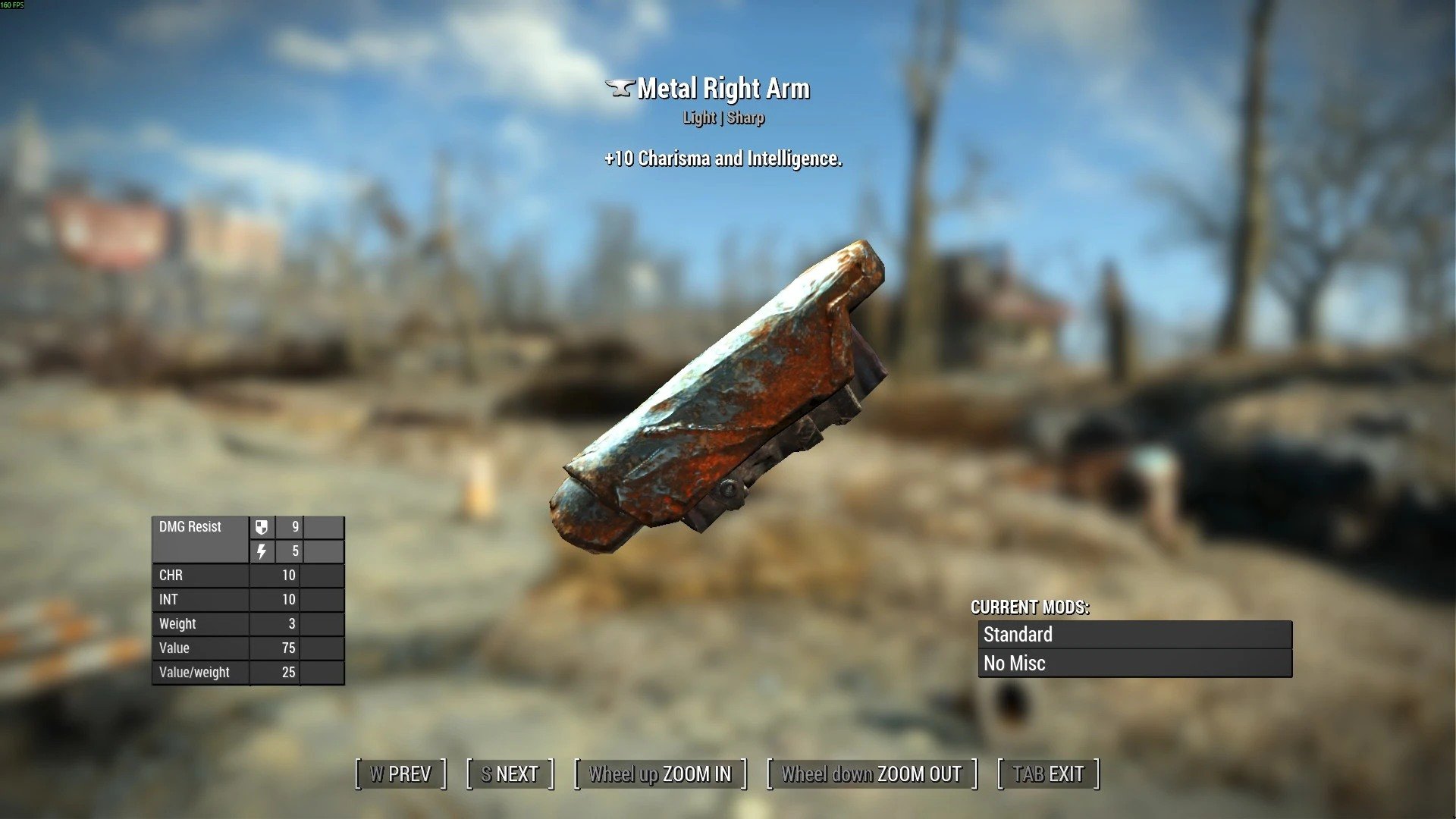Close the inspect view with EXIT

point(1048,774)
